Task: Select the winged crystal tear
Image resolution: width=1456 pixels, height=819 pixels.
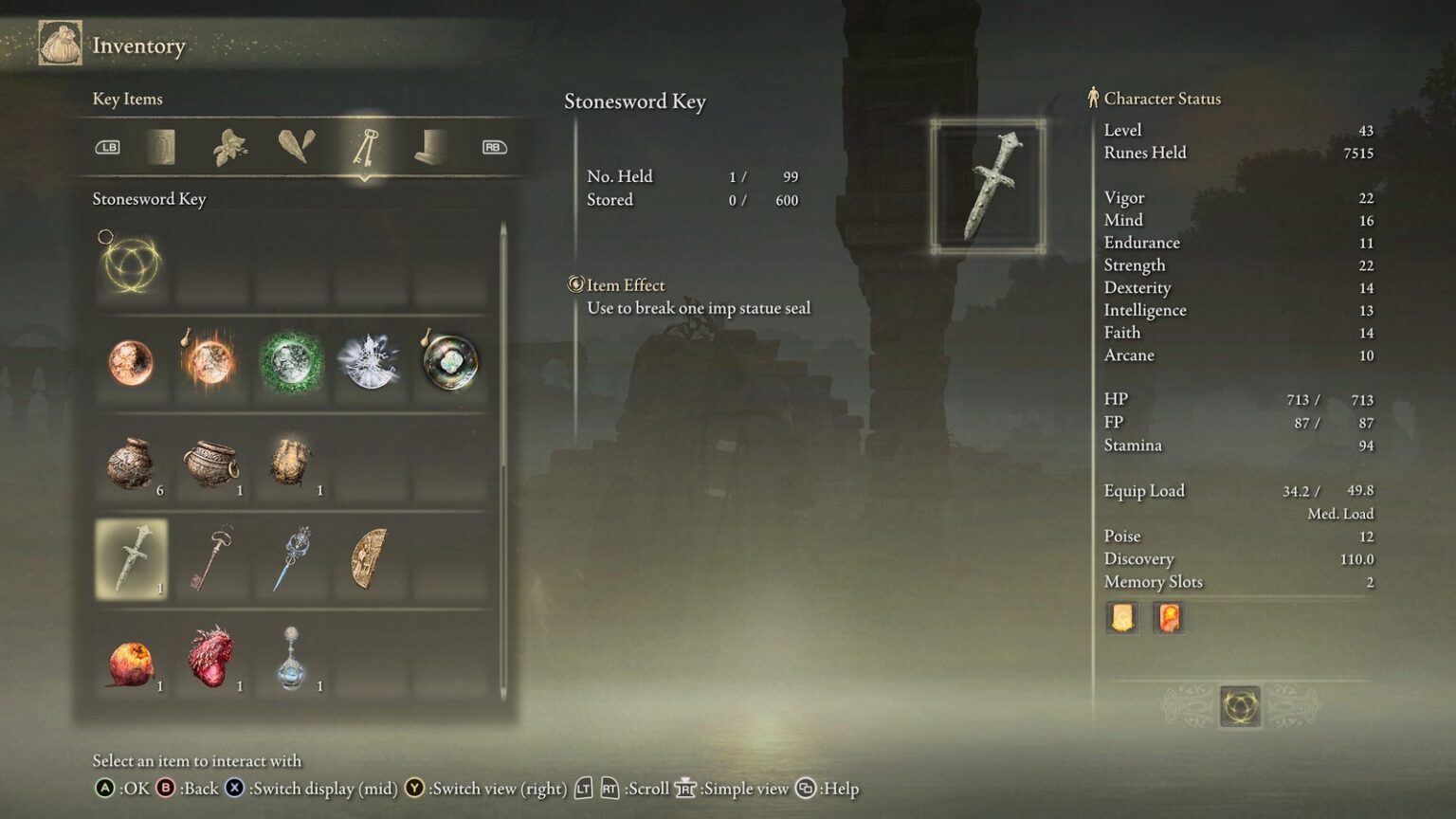Action: (x=370, y=364)
